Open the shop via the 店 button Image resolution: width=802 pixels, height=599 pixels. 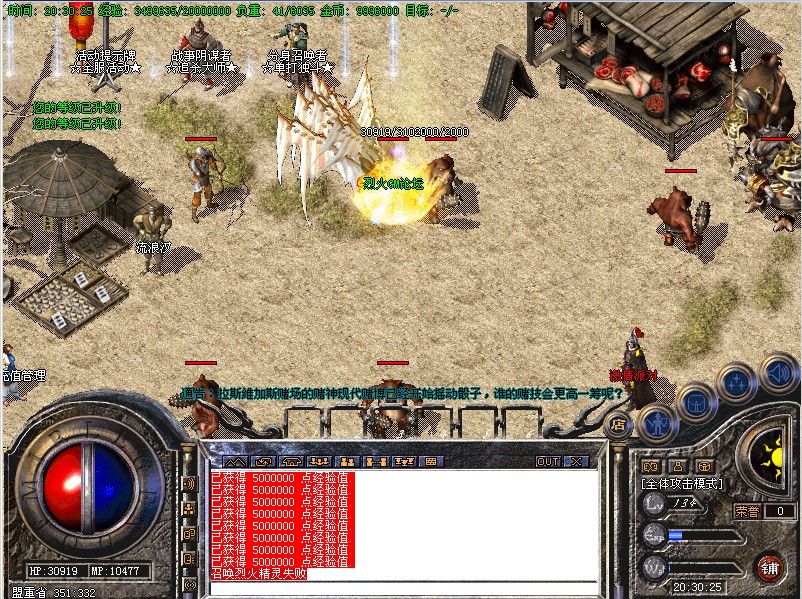619,424
